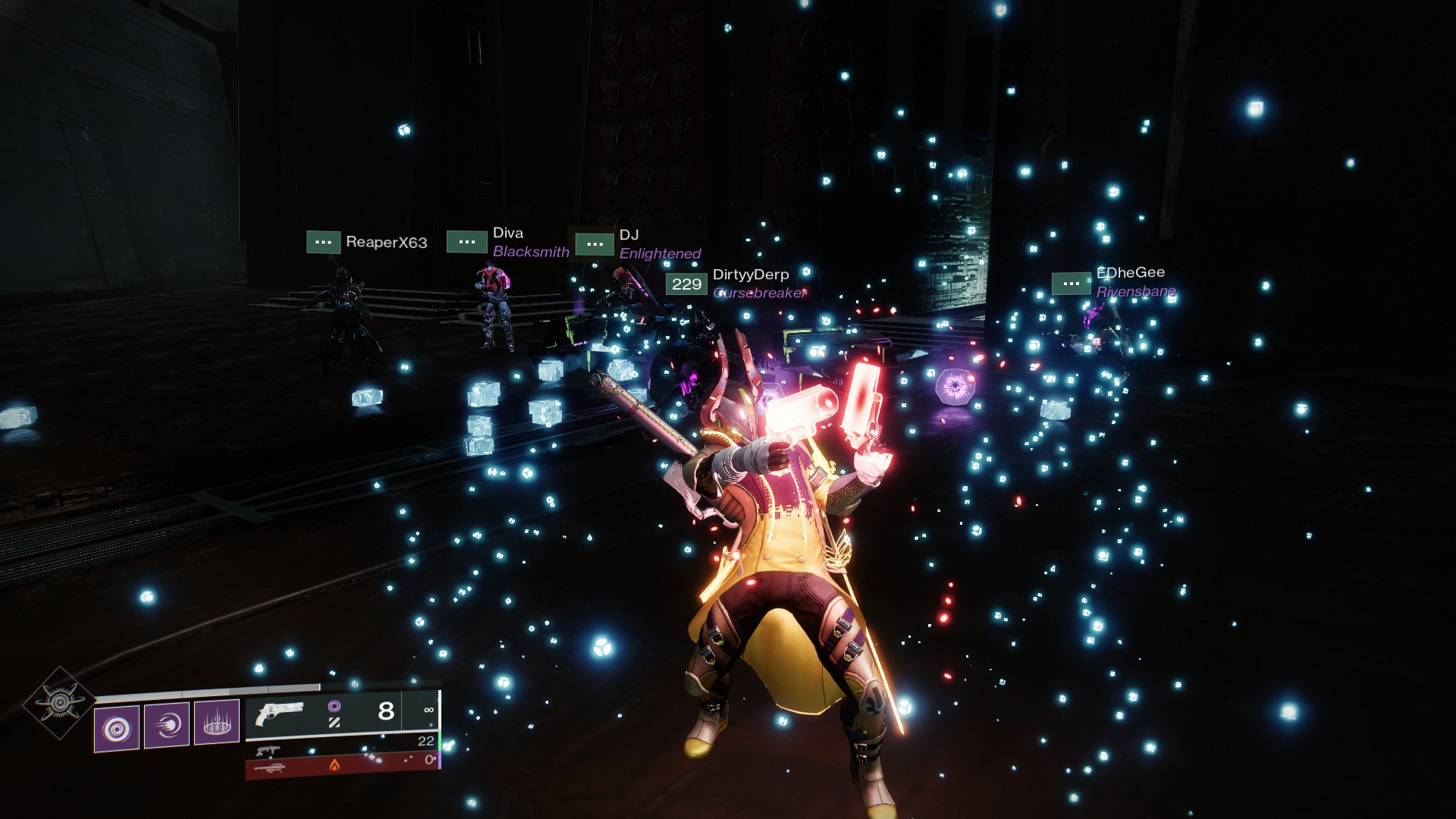Screen dimensions: 1456x819
Task: Select the equipped hand cannon weapon slot
Action: 341,712
